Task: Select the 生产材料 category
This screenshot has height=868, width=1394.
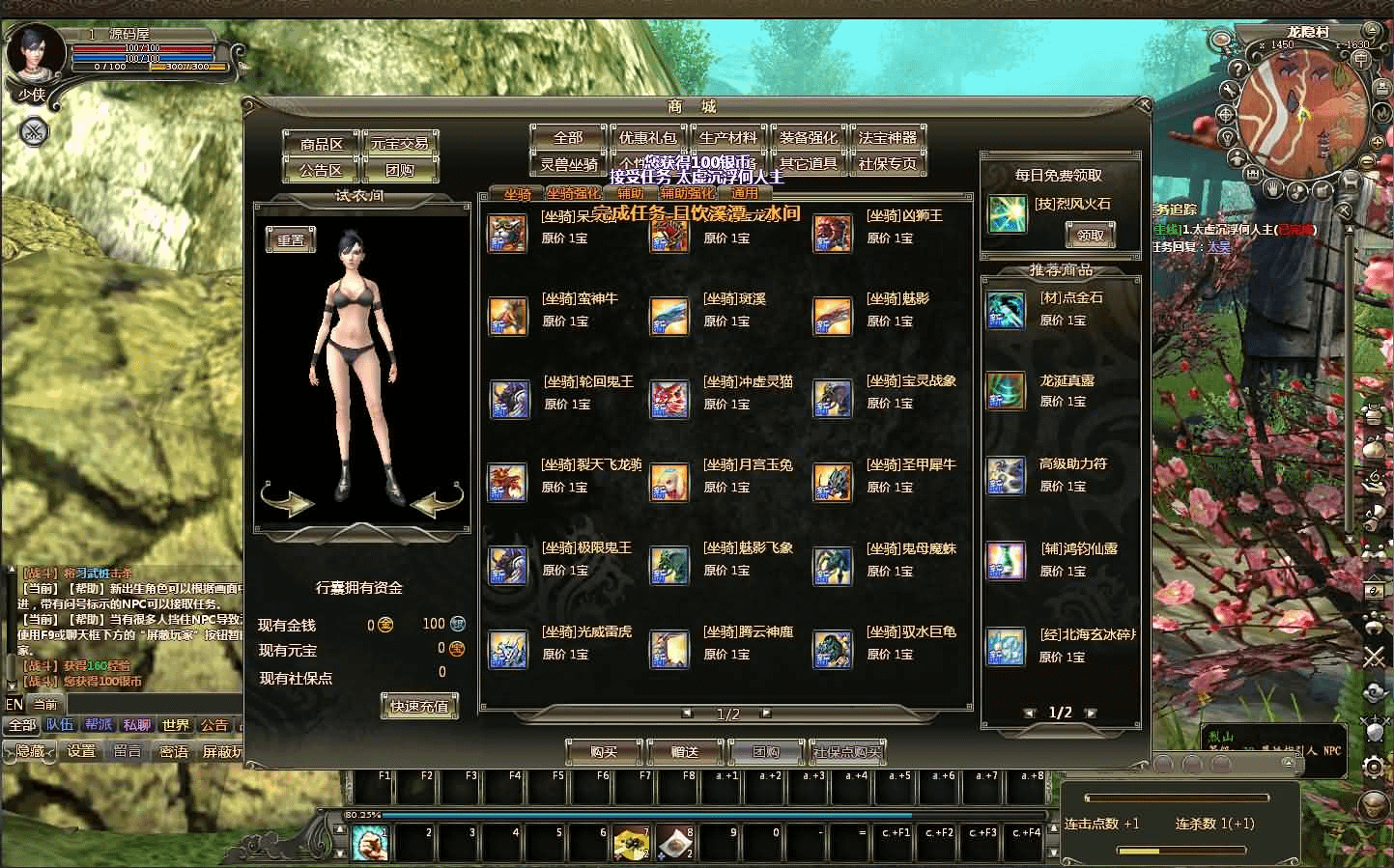Action: point(728,138)
